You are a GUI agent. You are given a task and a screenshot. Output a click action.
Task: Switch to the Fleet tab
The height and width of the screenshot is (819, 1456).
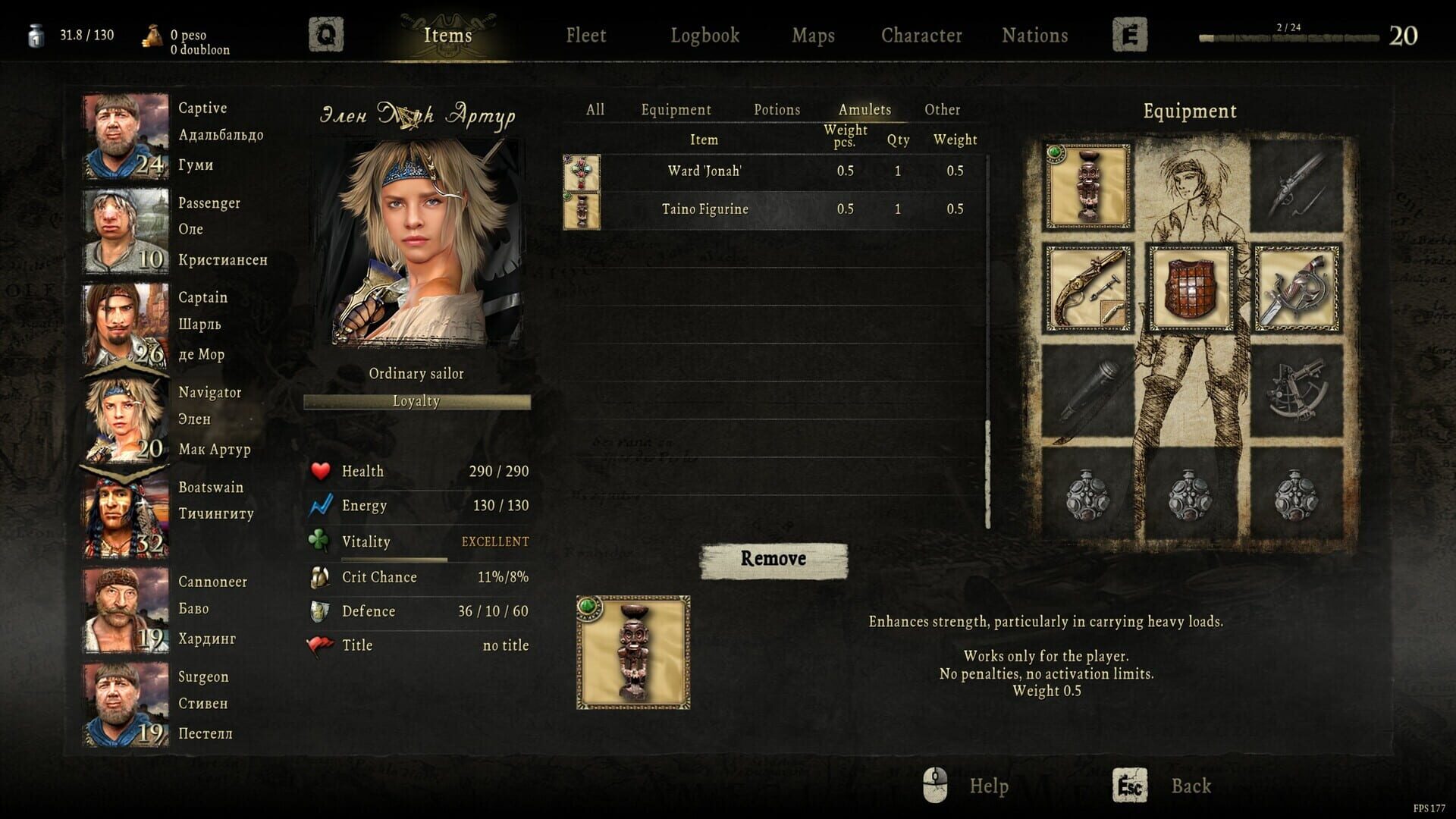coord(585,35)
